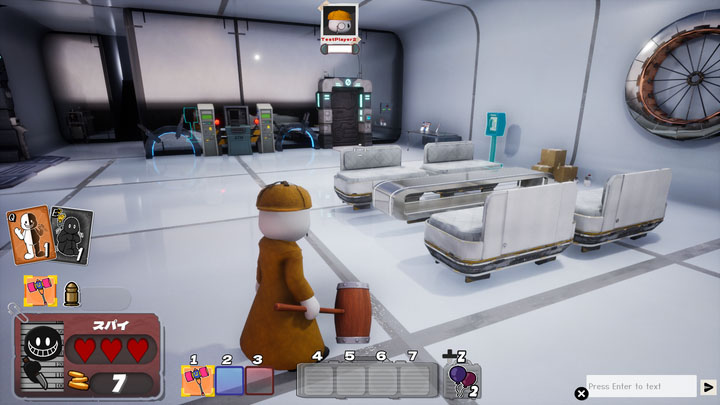Click the TestPlayer2 avatar marker
This screenshot has width=720, height=405.
click(338, 21)
